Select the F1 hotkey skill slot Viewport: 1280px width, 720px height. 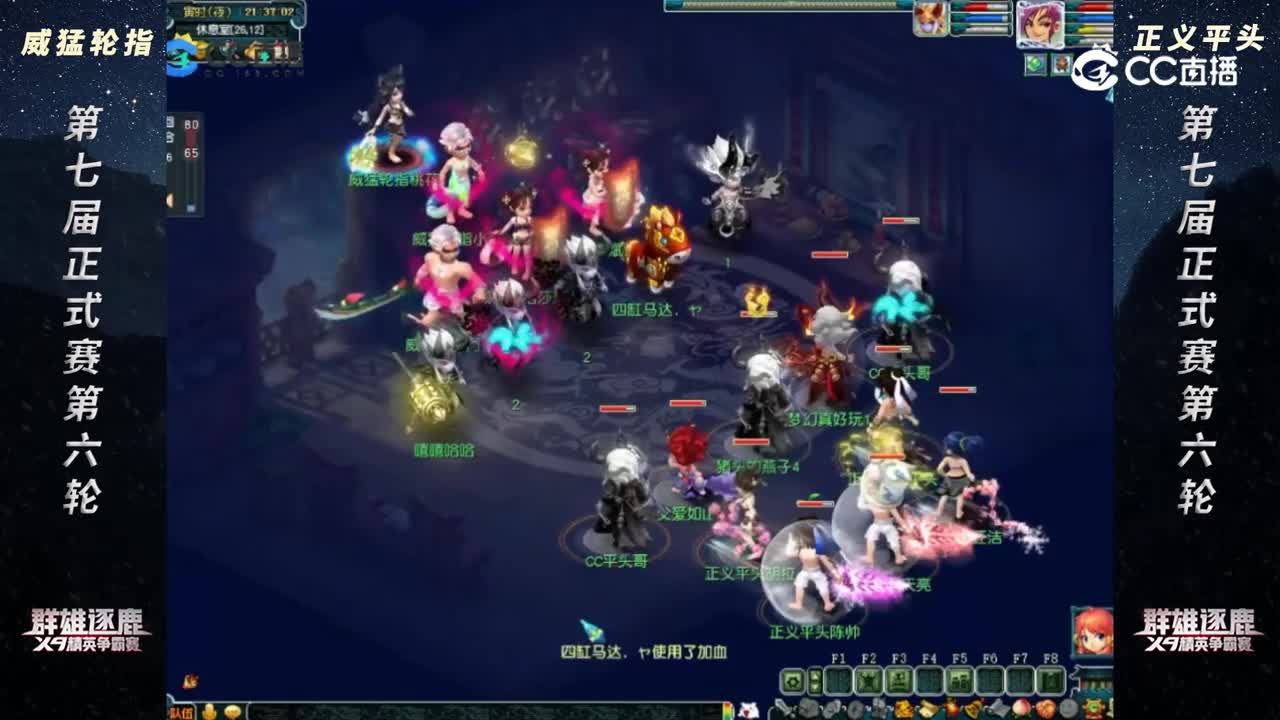point(837,681)
